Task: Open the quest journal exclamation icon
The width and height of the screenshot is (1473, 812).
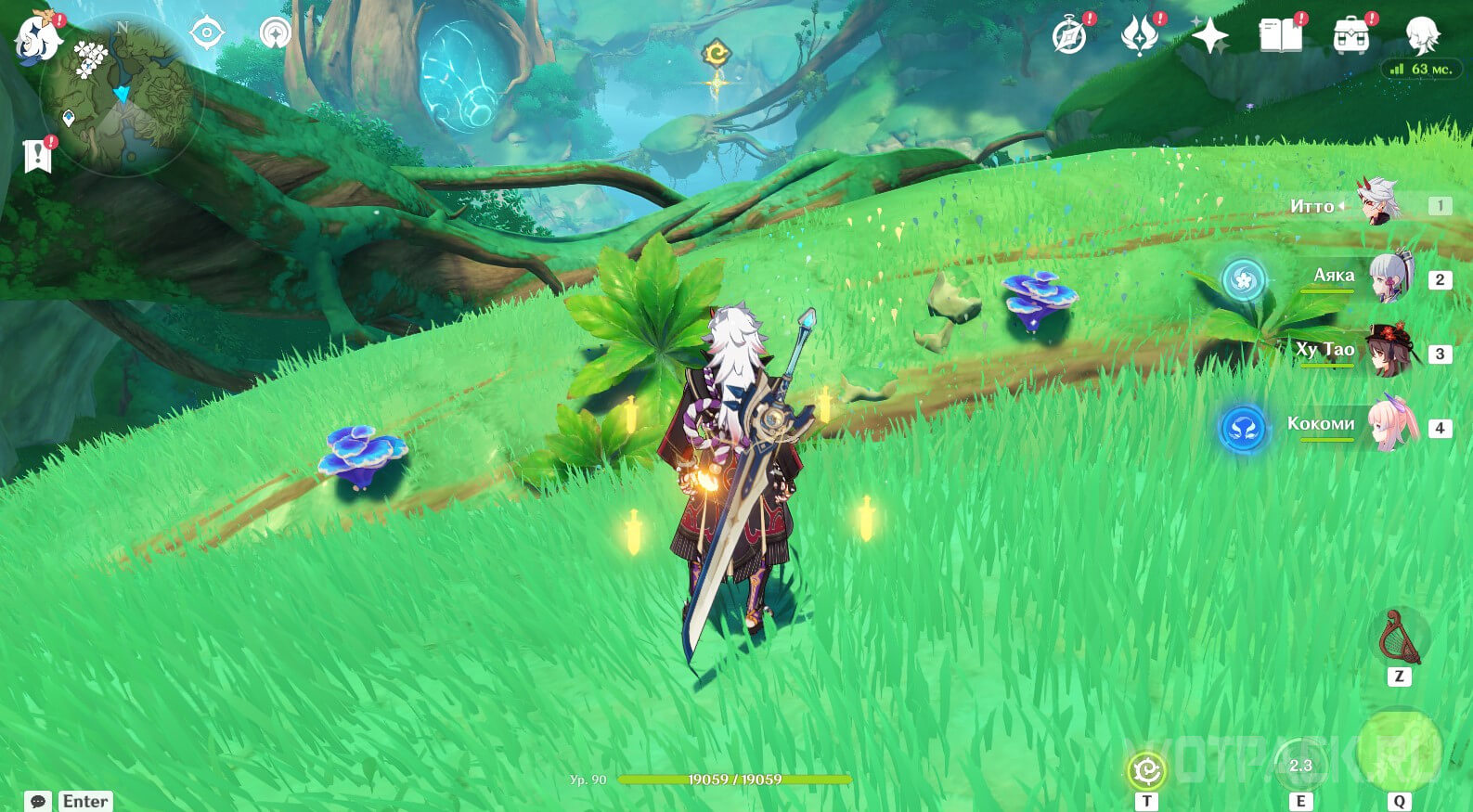Action: (x=37, y=156)
